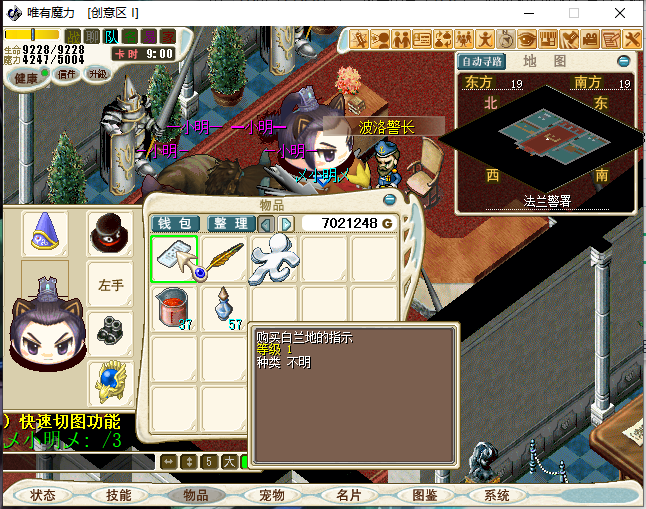Open the wrench and screwdriver tools icon
This screenshot has height=509, width=646.
coord(632,39)
